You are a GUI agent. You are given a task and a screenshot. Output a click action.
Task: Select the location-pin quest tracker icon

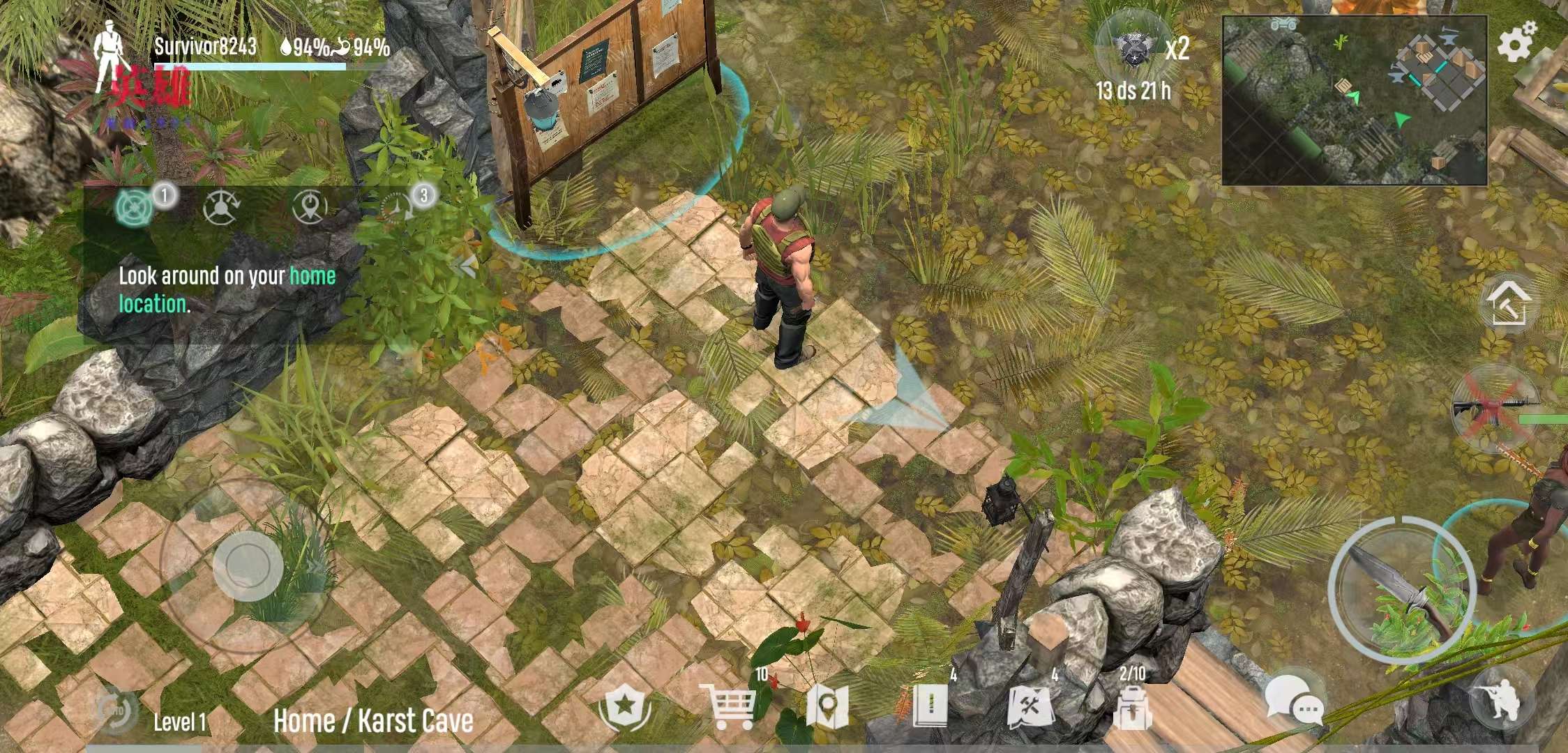coord(310,206)
